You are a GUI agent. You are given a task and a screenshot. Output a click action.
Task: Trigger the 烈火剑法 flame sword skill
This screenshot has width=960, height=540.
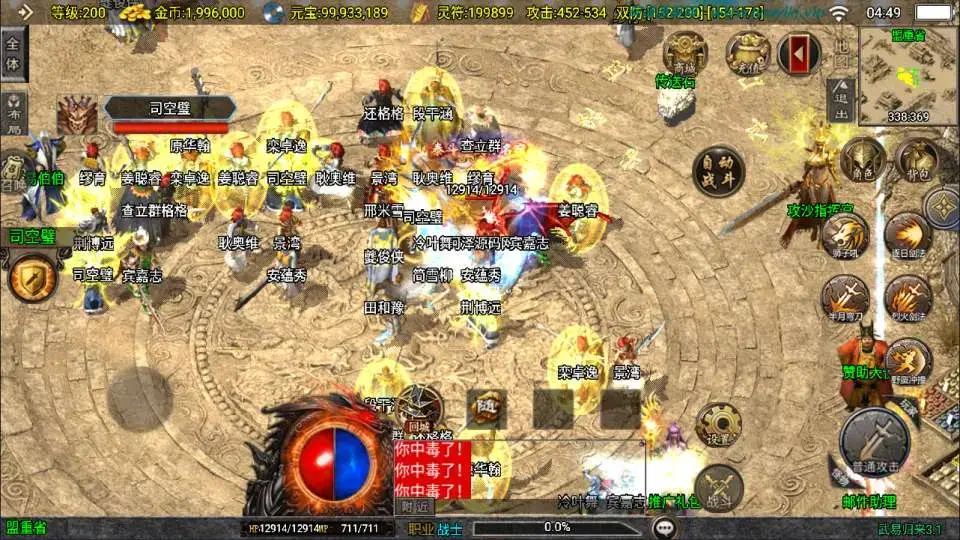tap(907, 299)
